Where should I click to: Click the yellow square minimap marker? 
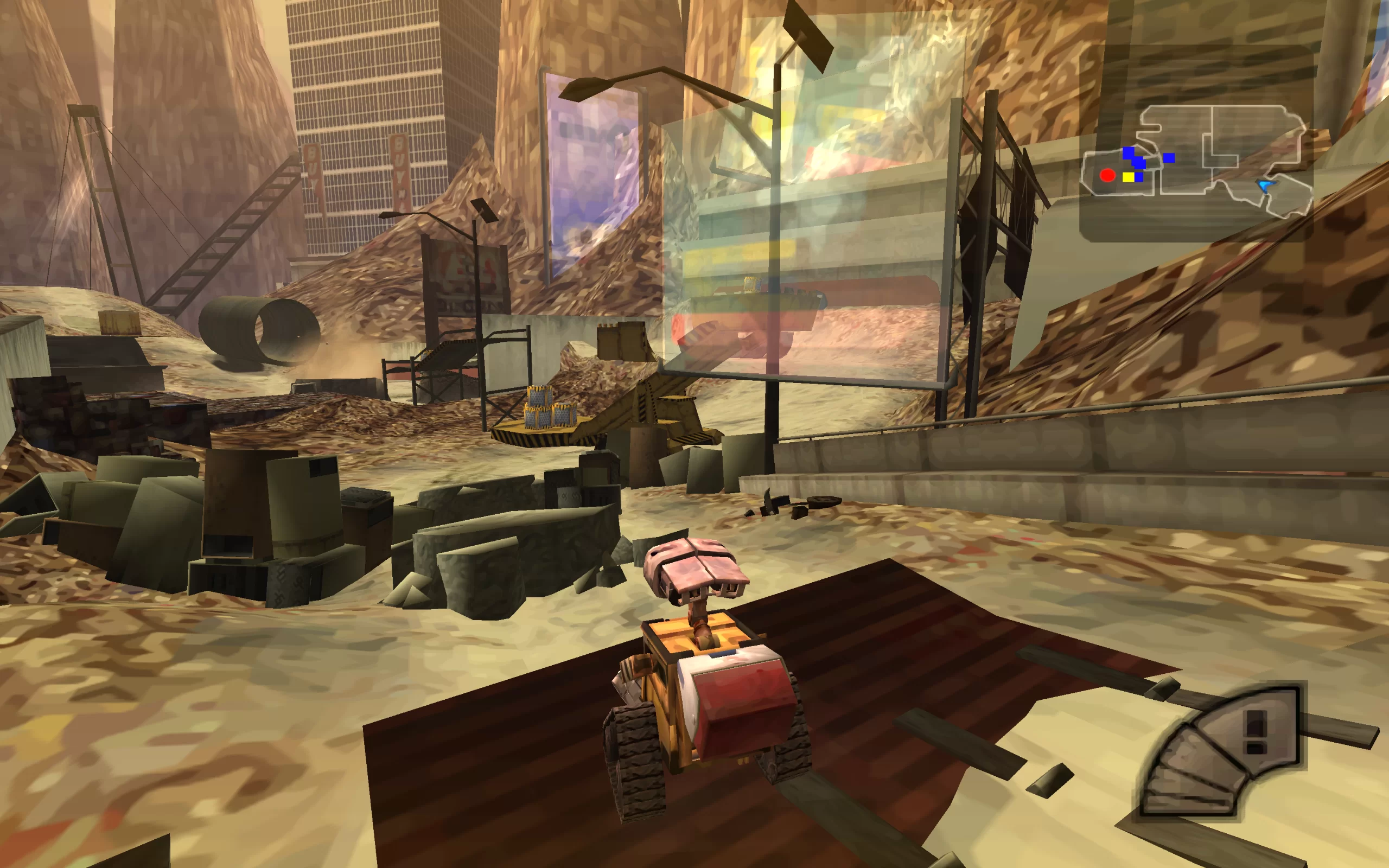point(1129,177)
